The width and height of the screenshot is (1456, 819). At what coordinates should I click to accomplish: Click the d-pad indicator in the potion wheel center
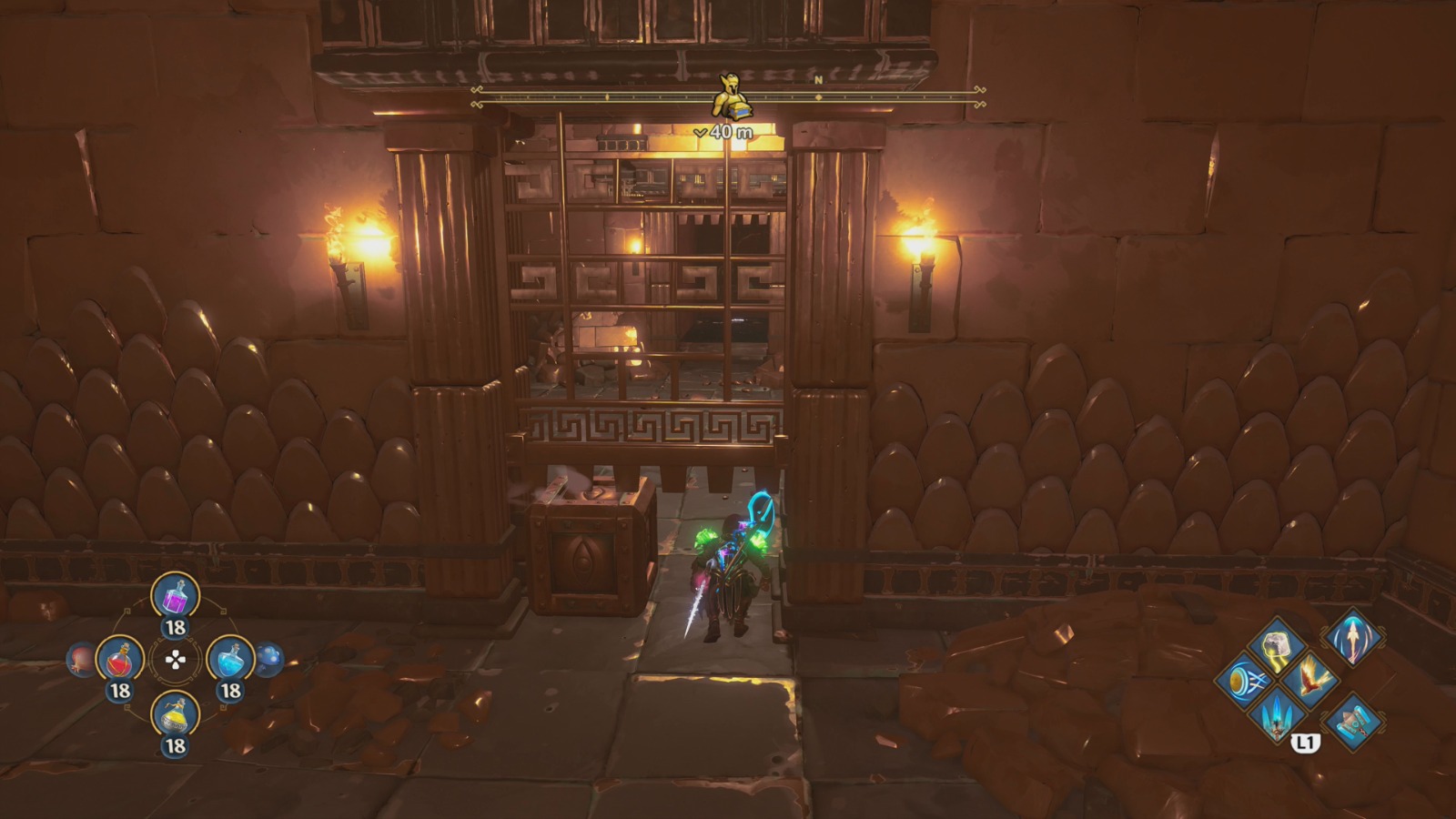tap(175, 662)
